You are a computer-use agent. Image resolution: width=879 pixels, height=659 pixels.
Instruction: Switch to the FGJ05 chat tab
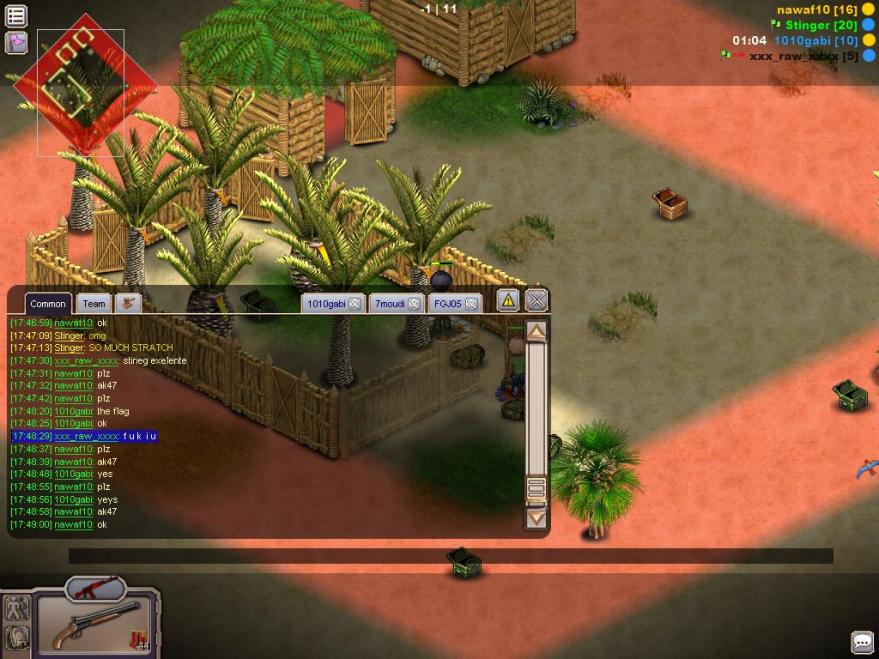click(x=447, y=303)
